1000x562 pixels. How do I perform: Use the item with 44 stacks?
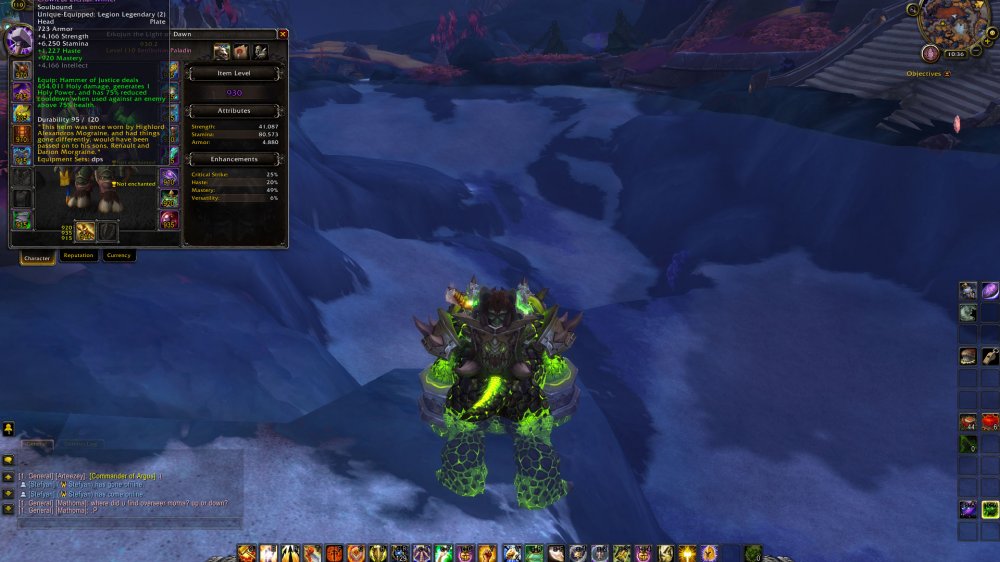click(968, 423)
